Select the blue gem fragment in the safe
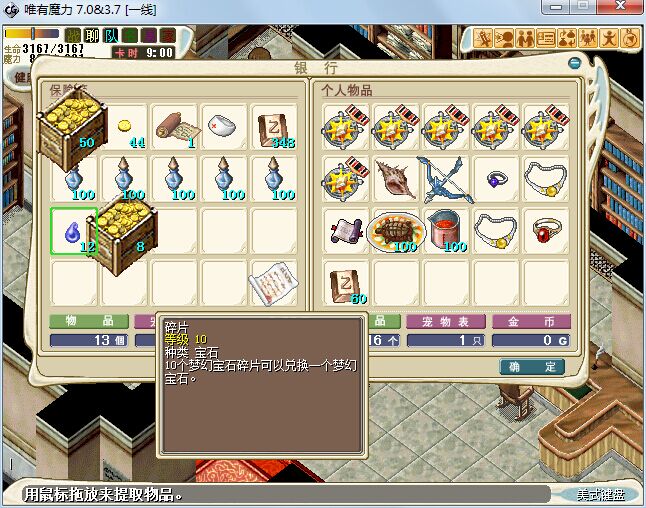Screen dimensions: 646x508 point(74,231)
